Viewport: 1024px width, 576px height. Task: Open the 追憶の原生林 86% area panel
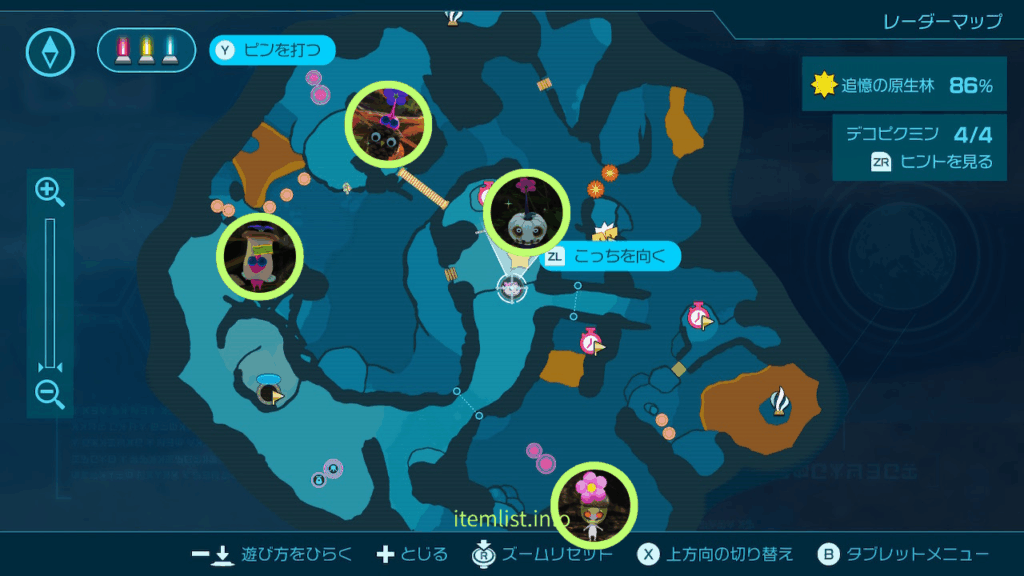pos(904,86)
